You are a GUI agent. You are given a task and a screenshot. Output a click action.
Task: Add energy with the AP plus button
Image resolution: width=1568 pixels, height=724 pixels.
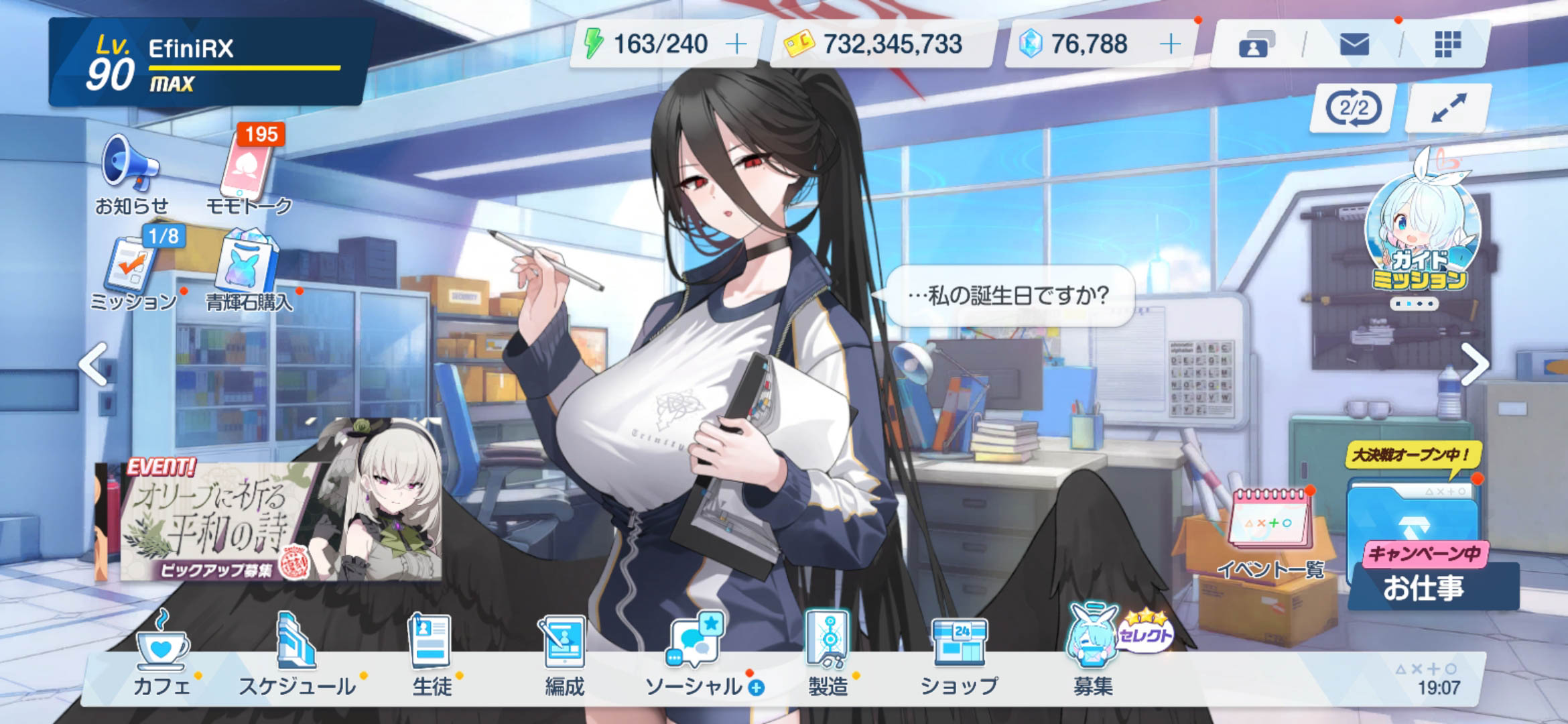(x=736, y=44)
